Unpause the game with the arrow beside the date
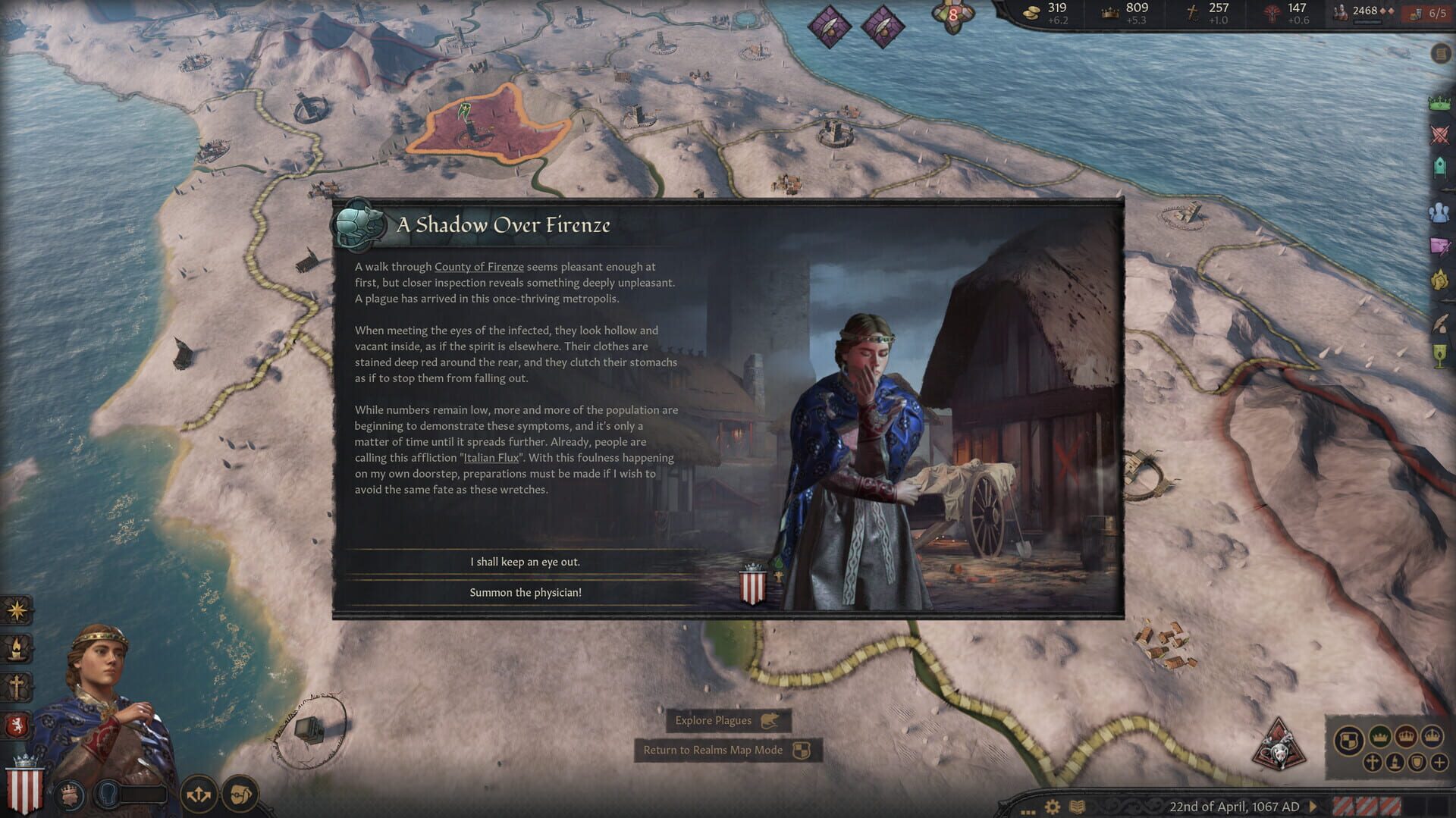1456x818 pixels. pos(1313,807)
